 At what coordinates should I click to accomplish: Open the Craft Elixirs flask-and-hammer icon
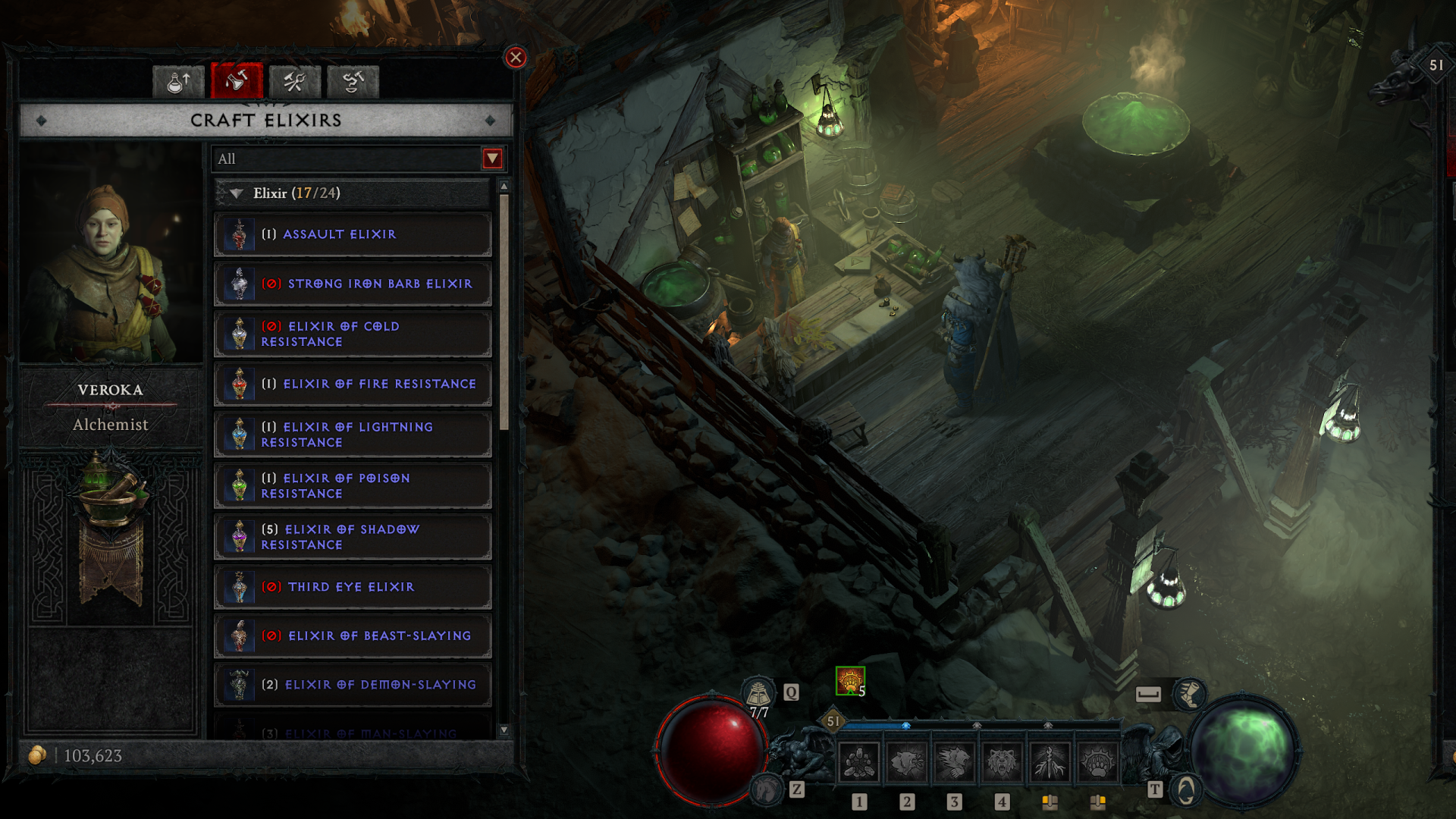[236, 82]
